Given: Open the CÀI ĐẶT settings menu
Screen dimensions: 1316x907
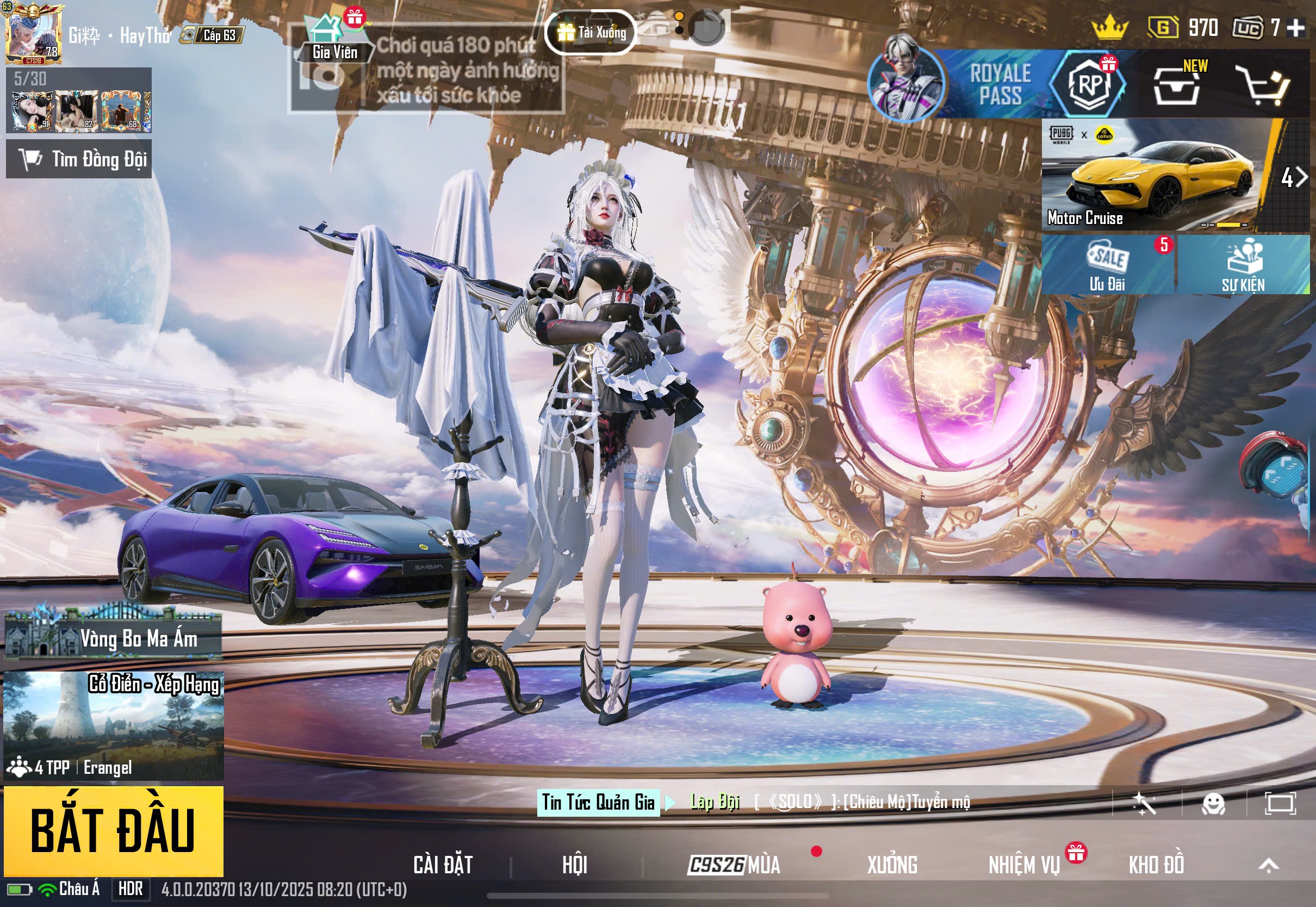Looking at the screenshot, I should pyautogui.click(x=443, y=865).
